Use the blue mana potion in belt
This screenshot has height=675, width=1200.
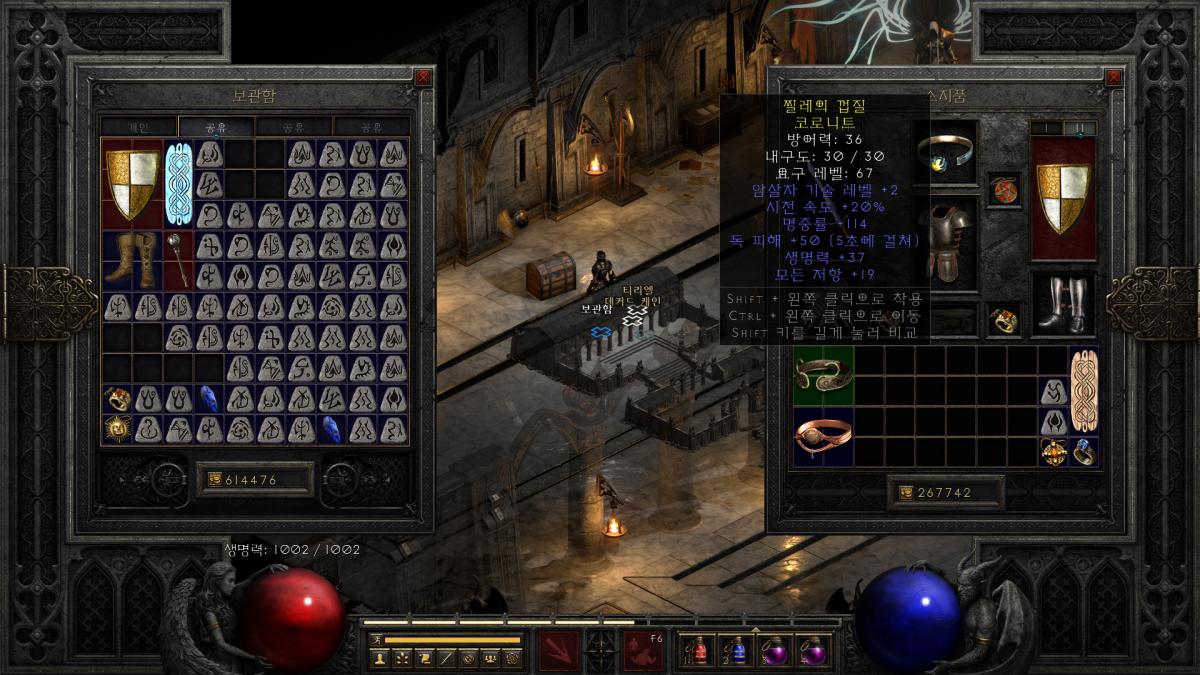coord(735,650)
